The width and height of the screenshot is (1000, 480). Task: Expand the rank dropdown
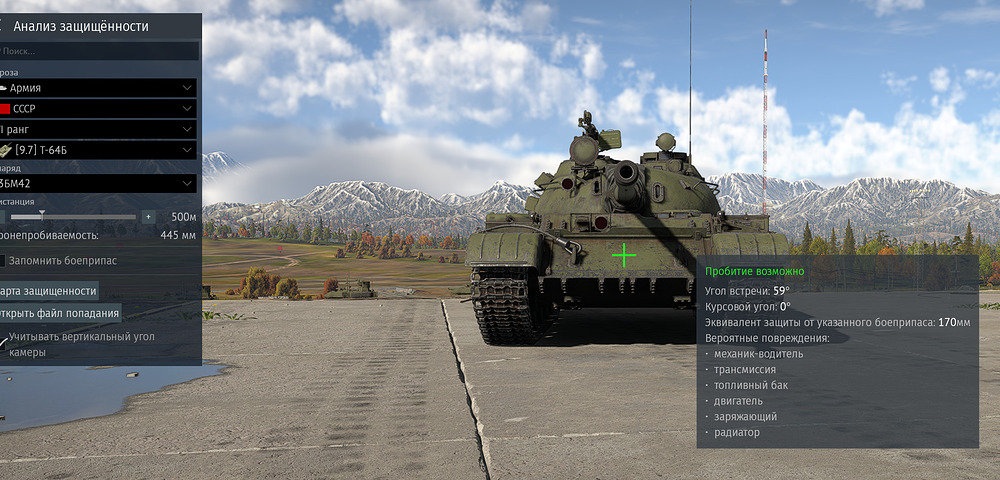pos(100,129)
